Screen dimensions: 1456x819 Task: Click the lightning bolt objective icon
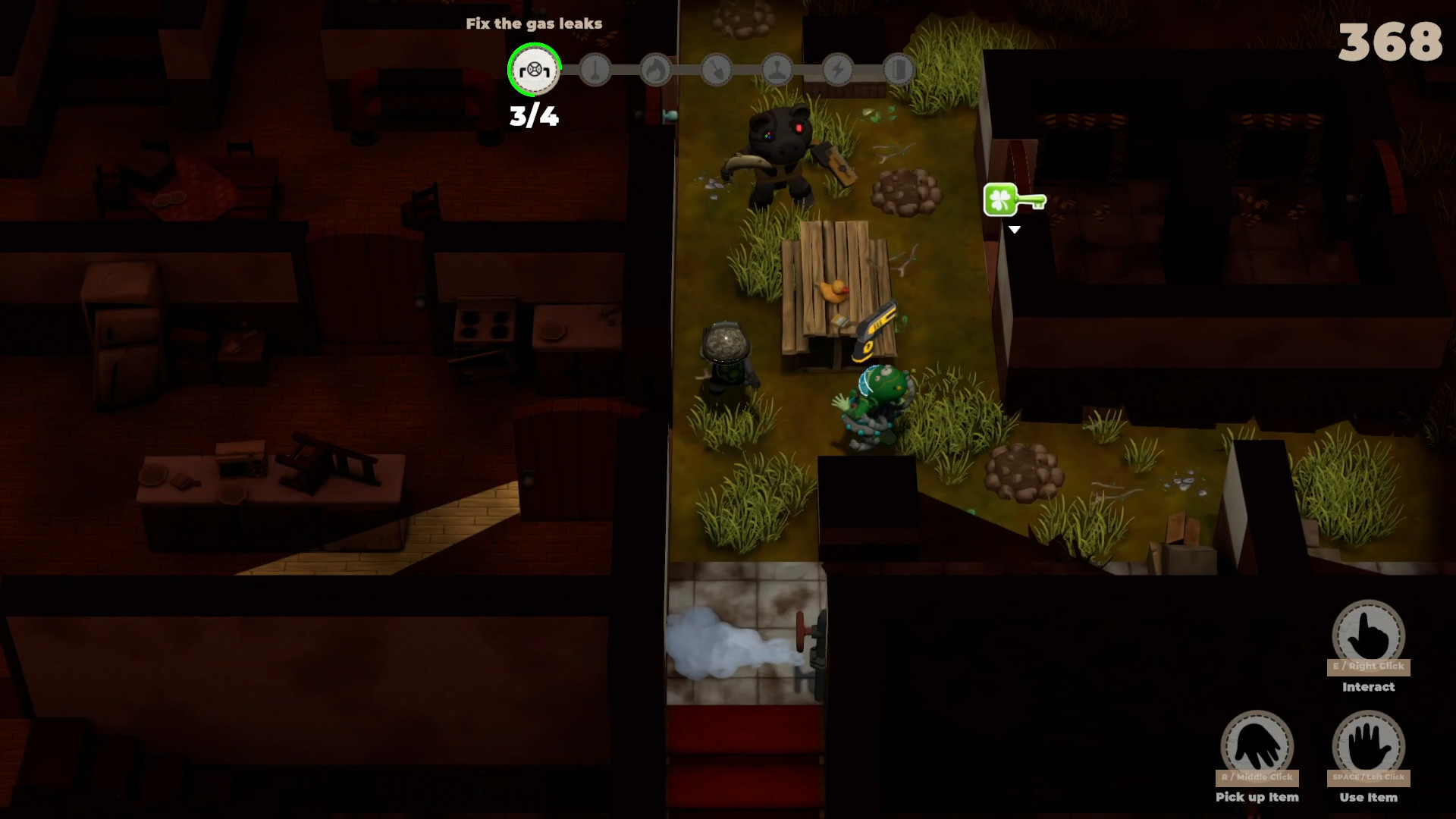click(x=837, y=70)
